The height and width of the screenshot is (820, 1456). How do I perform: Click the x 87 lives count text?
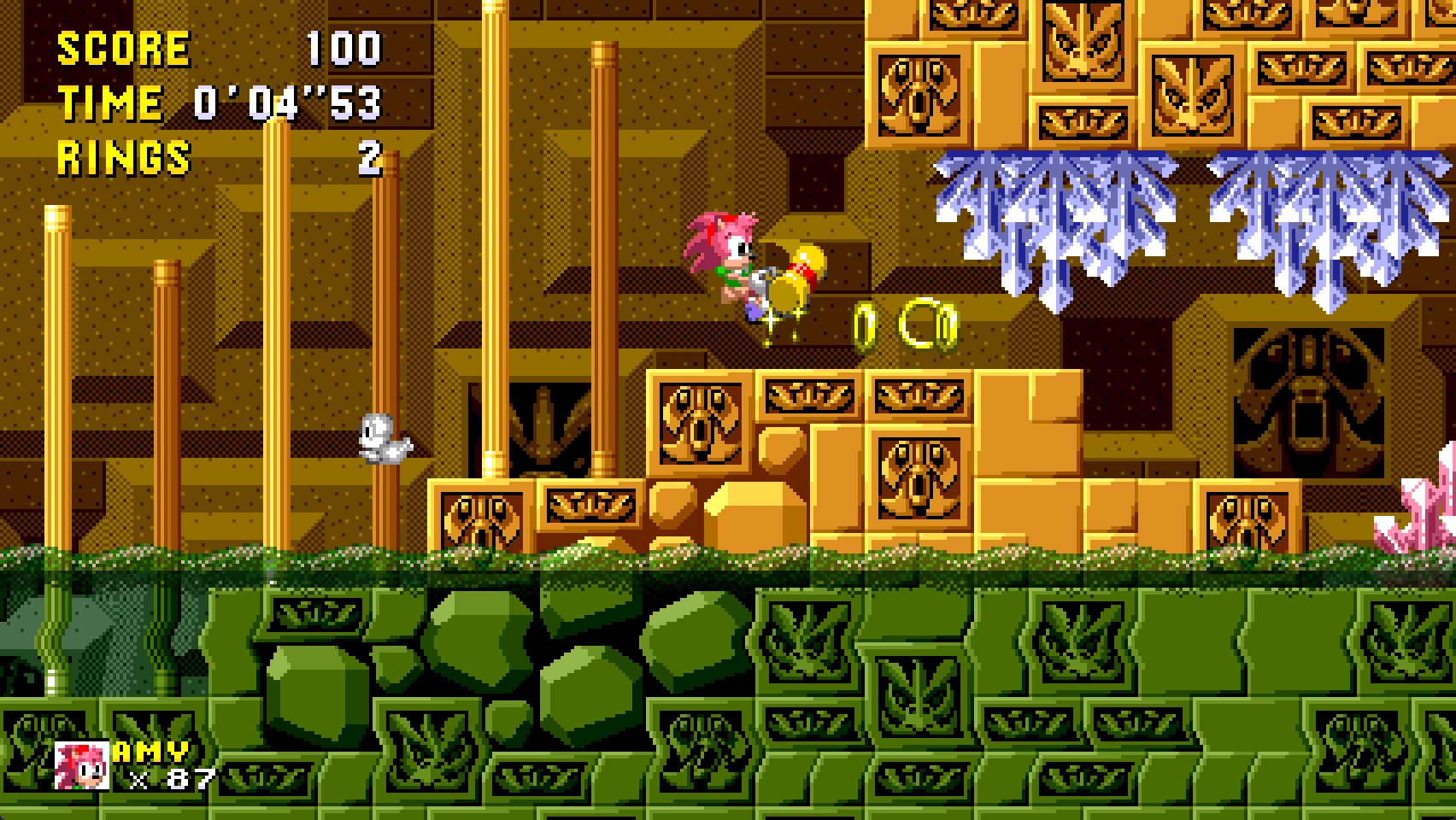pyautogui.click(x=171, y=777)
